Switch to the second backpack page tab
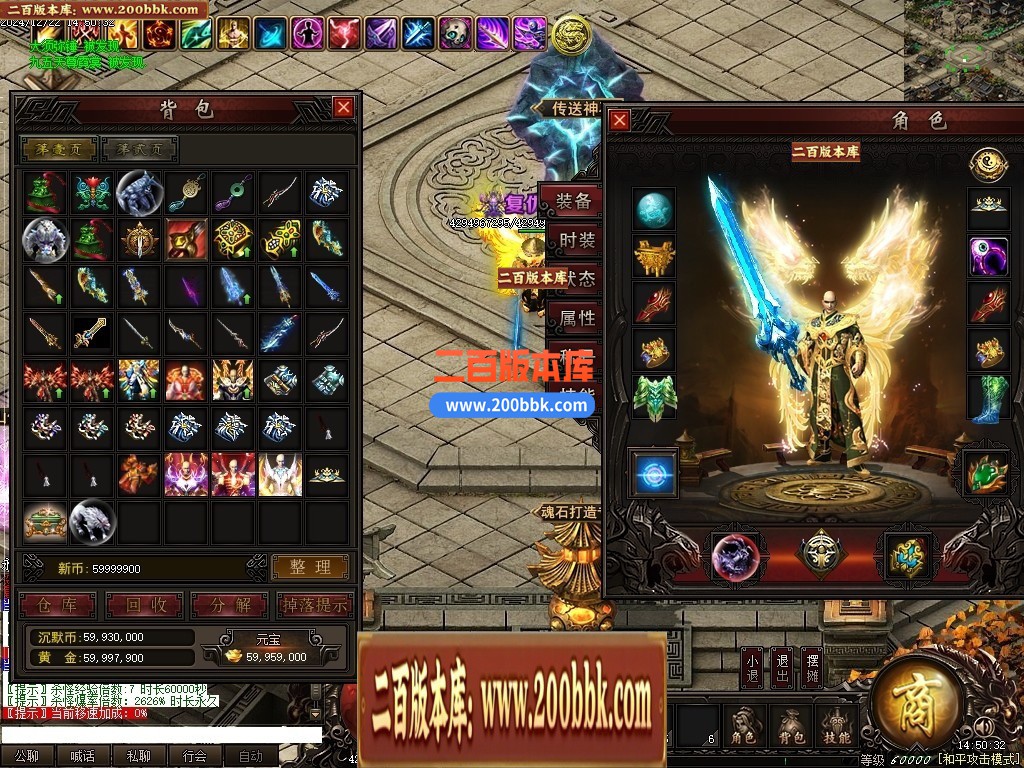Viewport: 1024px width, 768px height. coord(140,150)
